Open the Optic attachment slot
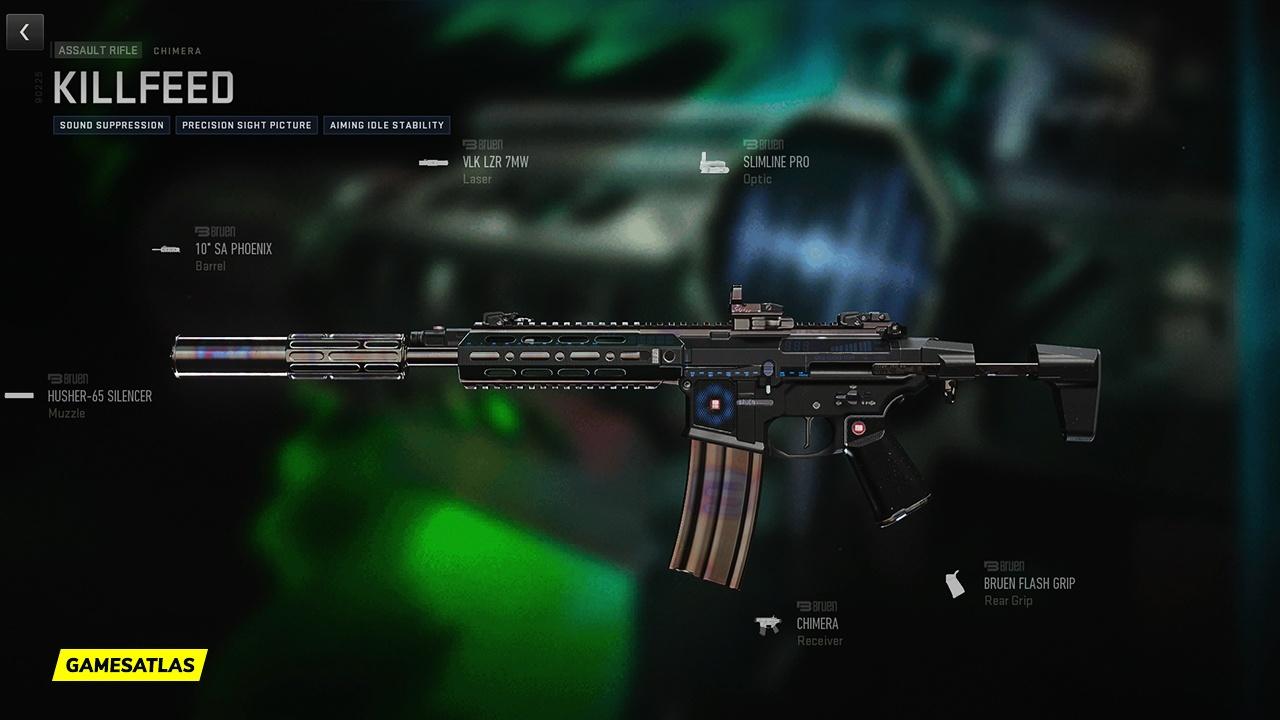The height and width of the screenshot is (720, 1280). pos(760,178)
